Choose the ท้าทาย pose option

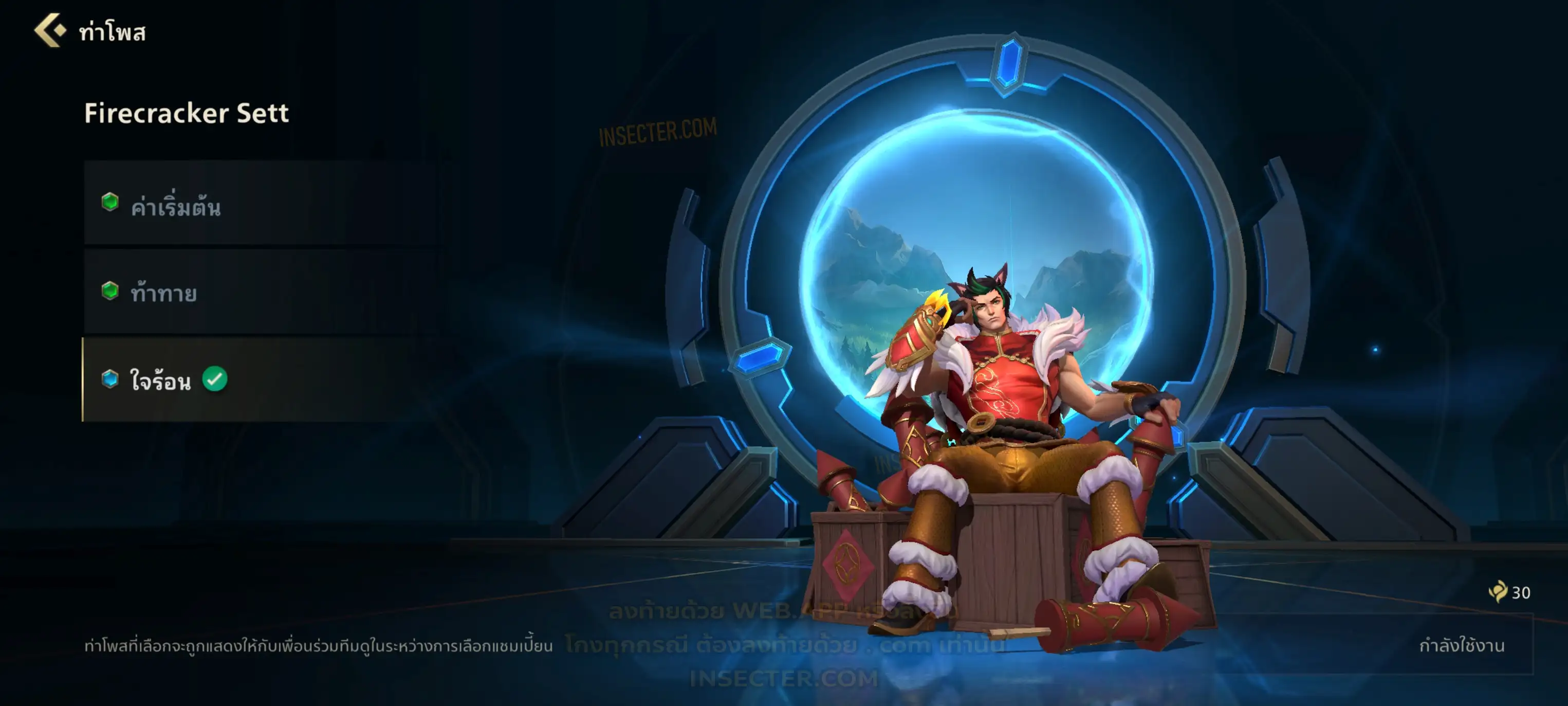click(262, 293)
